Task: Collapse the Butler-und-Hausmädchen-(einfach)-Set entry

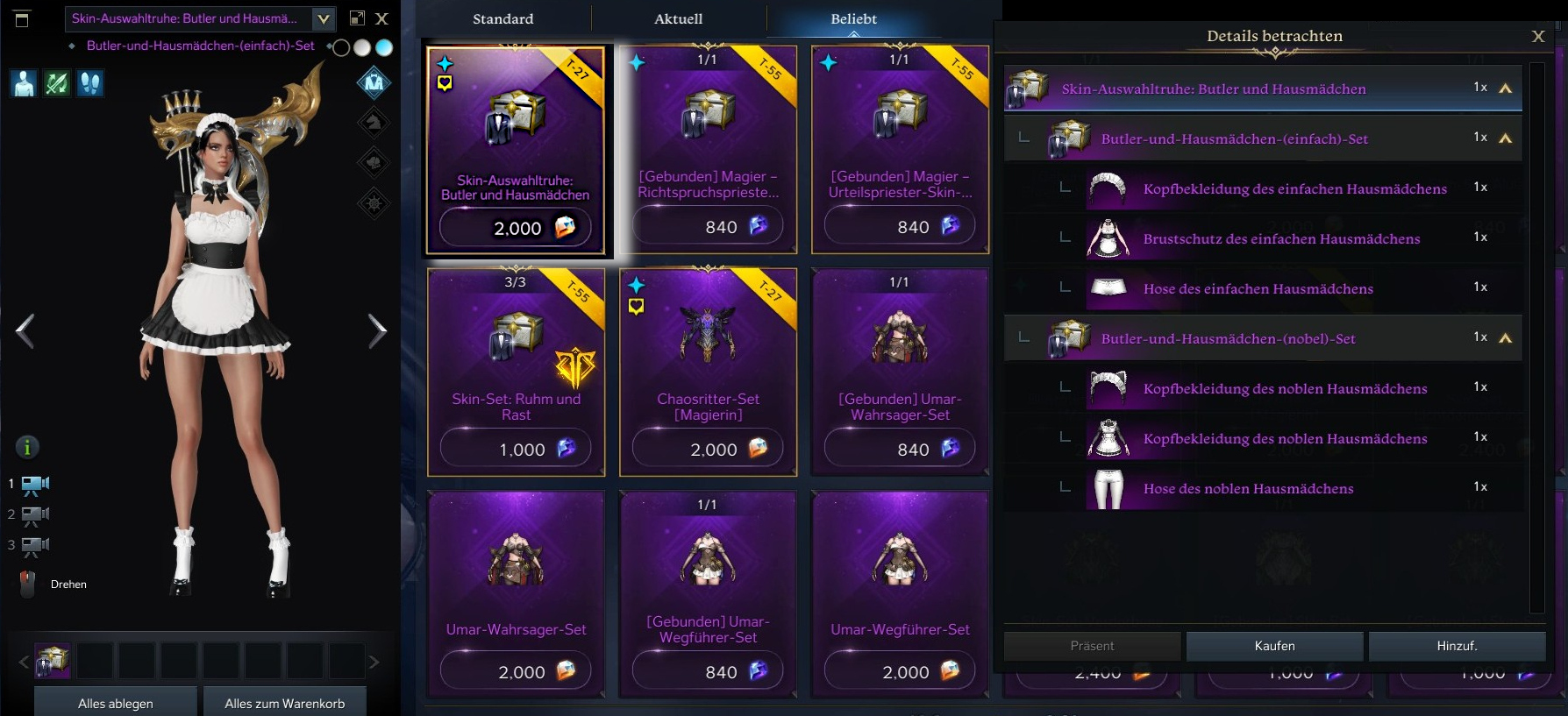Action: (x=1507, y=138)
